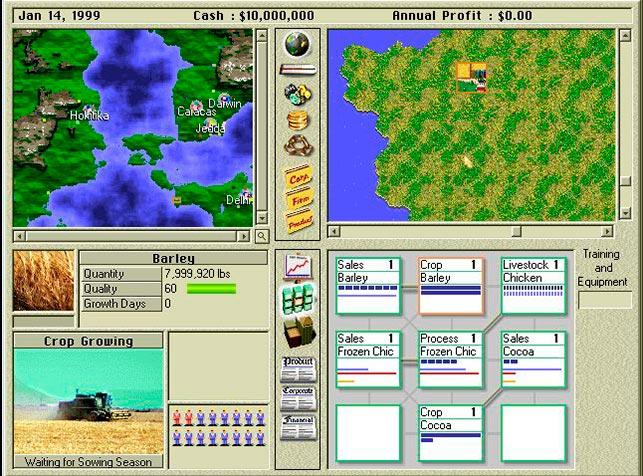The width and height of the screenshot is (643, 476).
Task: Select the Process Frozen Chic unit
Action: pos(450,359)
